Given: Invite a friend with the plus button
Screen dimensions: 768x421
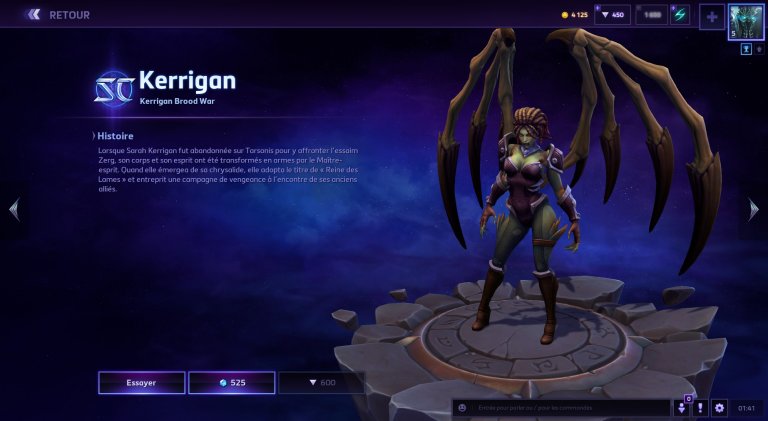Looking at the screenshot, I should click(711, 16).
